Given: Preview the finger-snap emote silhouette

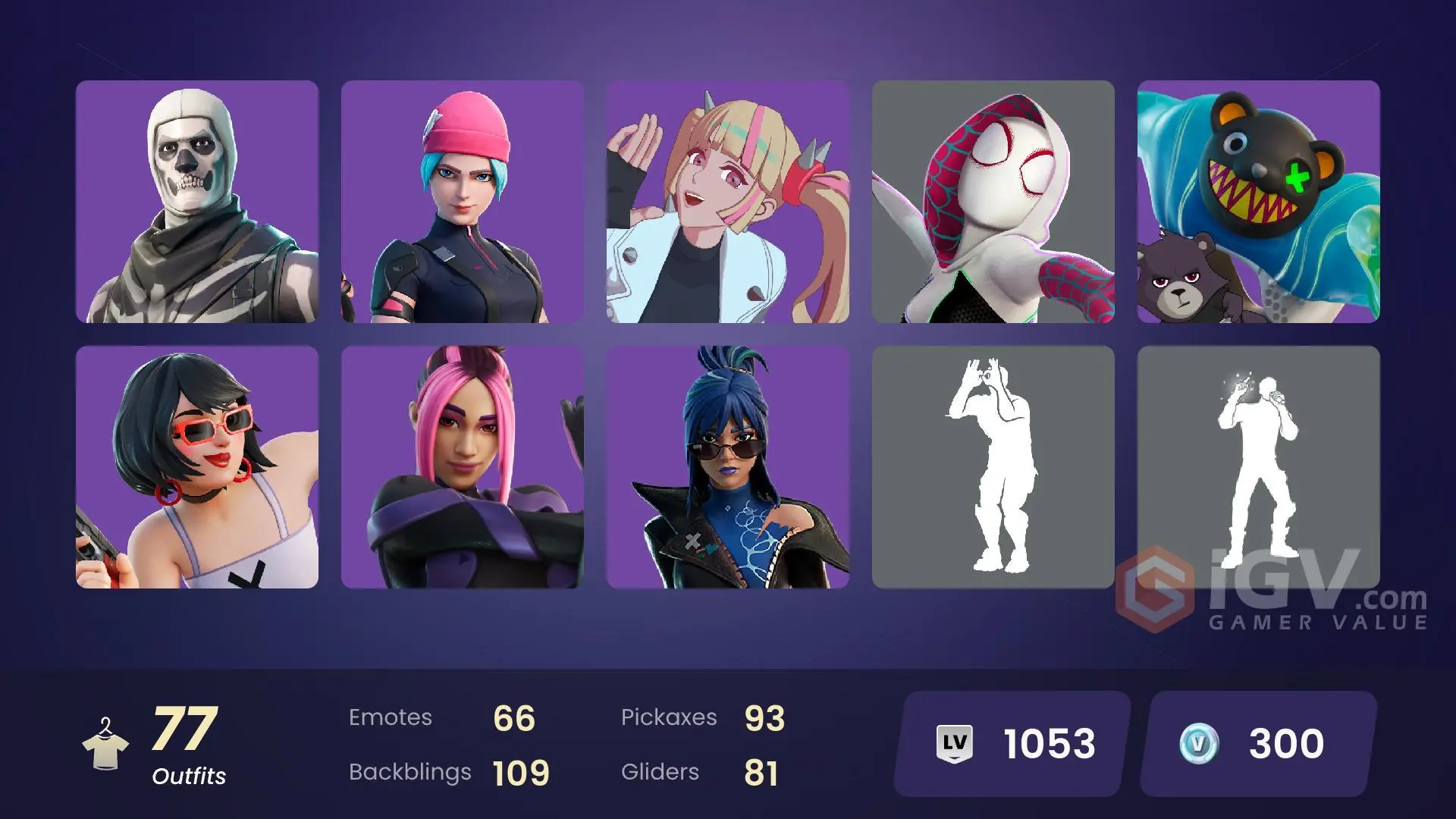Looking at the screenshot, I should pyautogui.click(x=1259, y=466).
